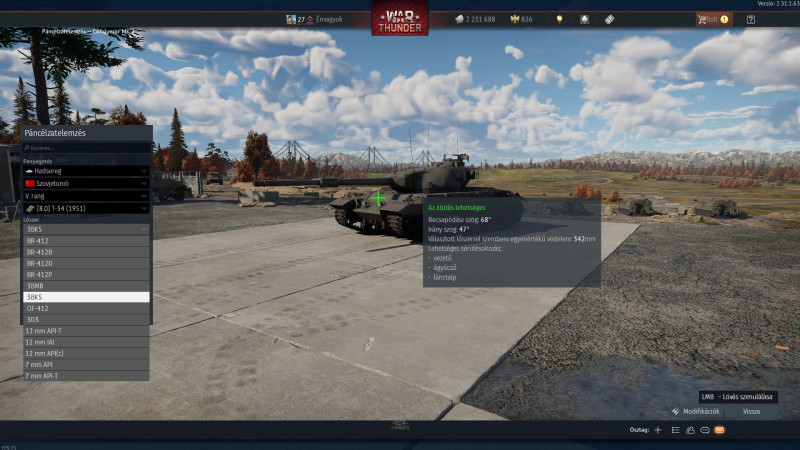The image size is (800, 450).
Task: Open the chat speech bubble icon
Action: coord(704,430)
